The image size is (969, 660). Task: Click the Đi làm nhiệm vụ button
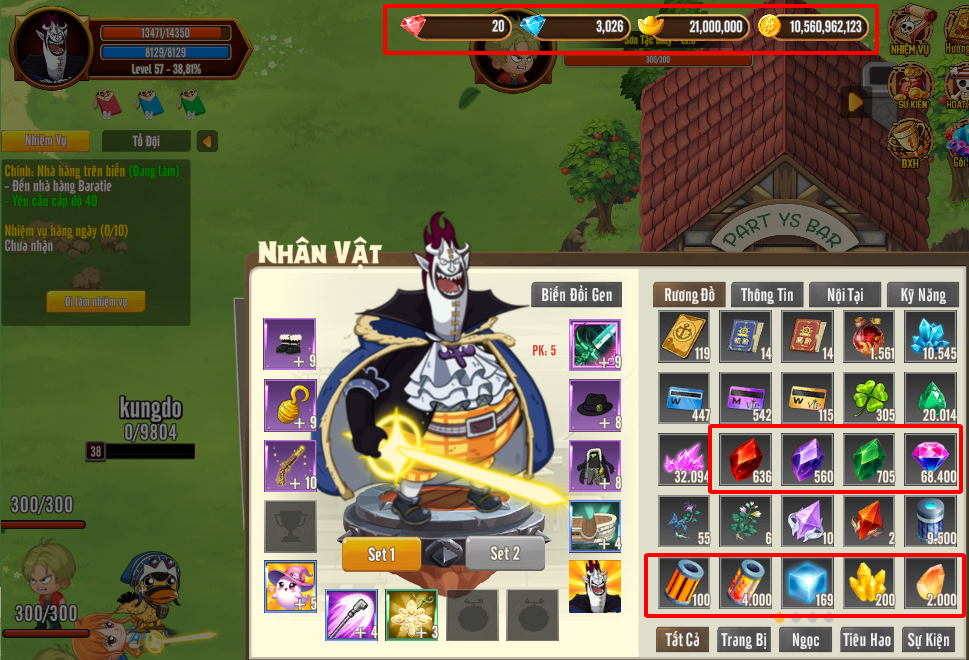(96, 302)
